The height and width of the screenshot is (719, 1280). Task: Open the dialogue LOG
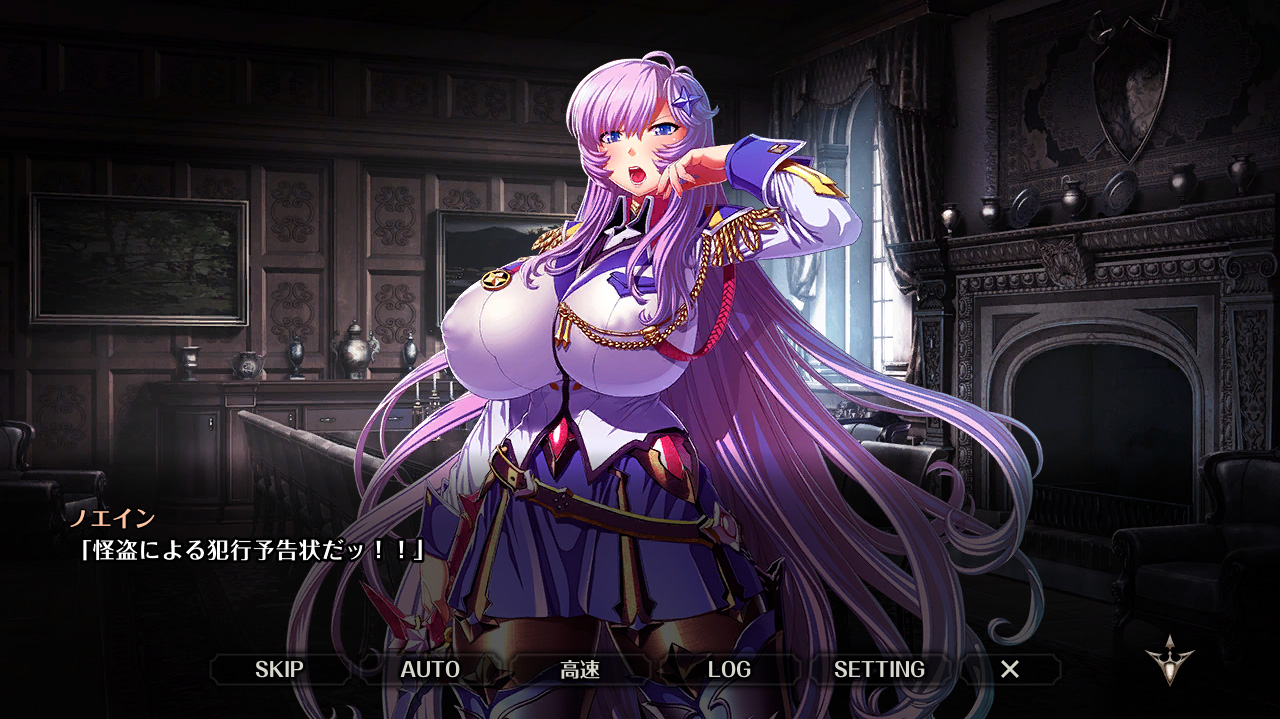[x=729, y=669]
